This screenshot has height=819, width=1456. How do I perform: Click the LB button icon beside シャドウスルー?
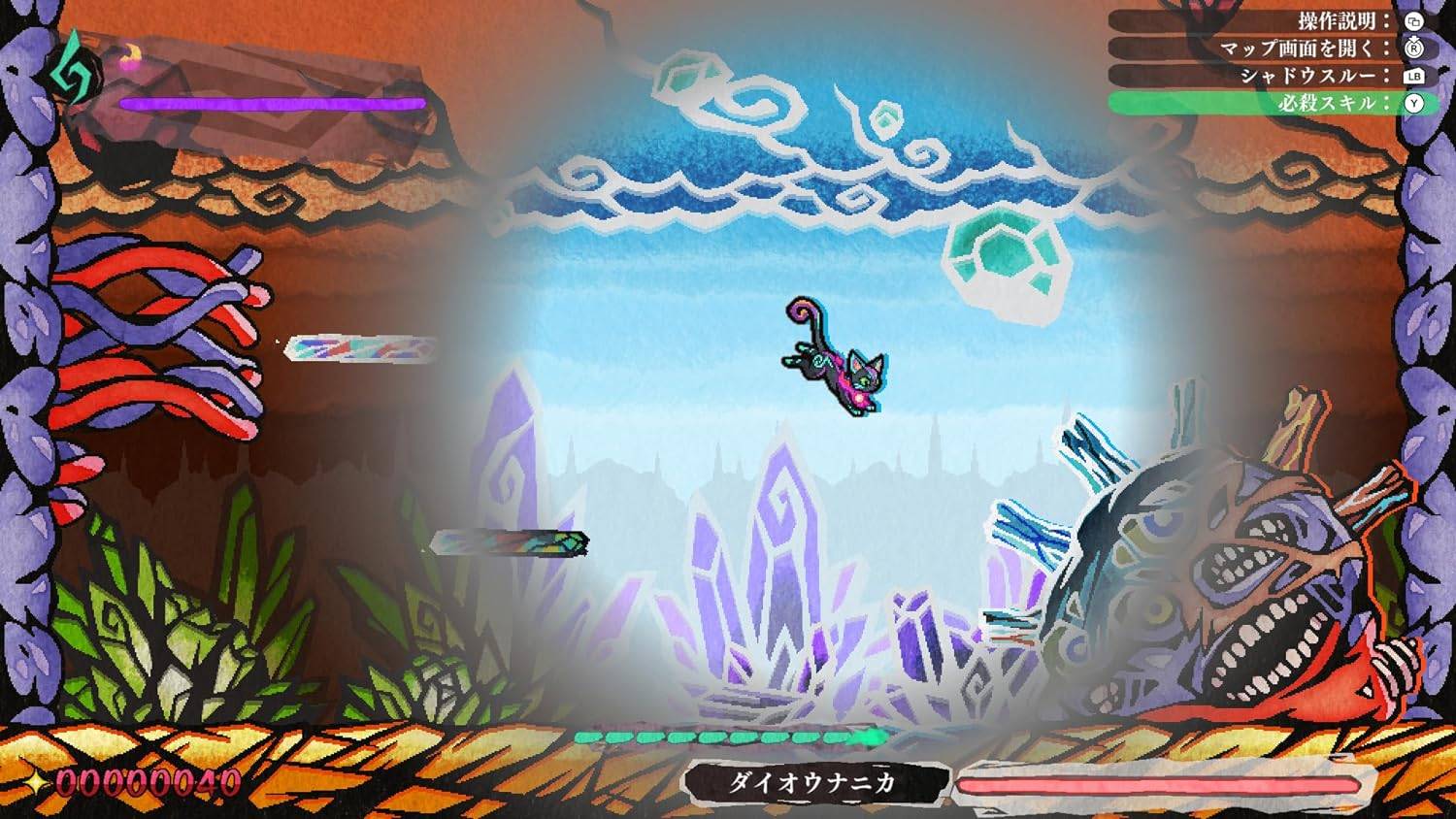pyautogui.click(x=1415, y=76)
